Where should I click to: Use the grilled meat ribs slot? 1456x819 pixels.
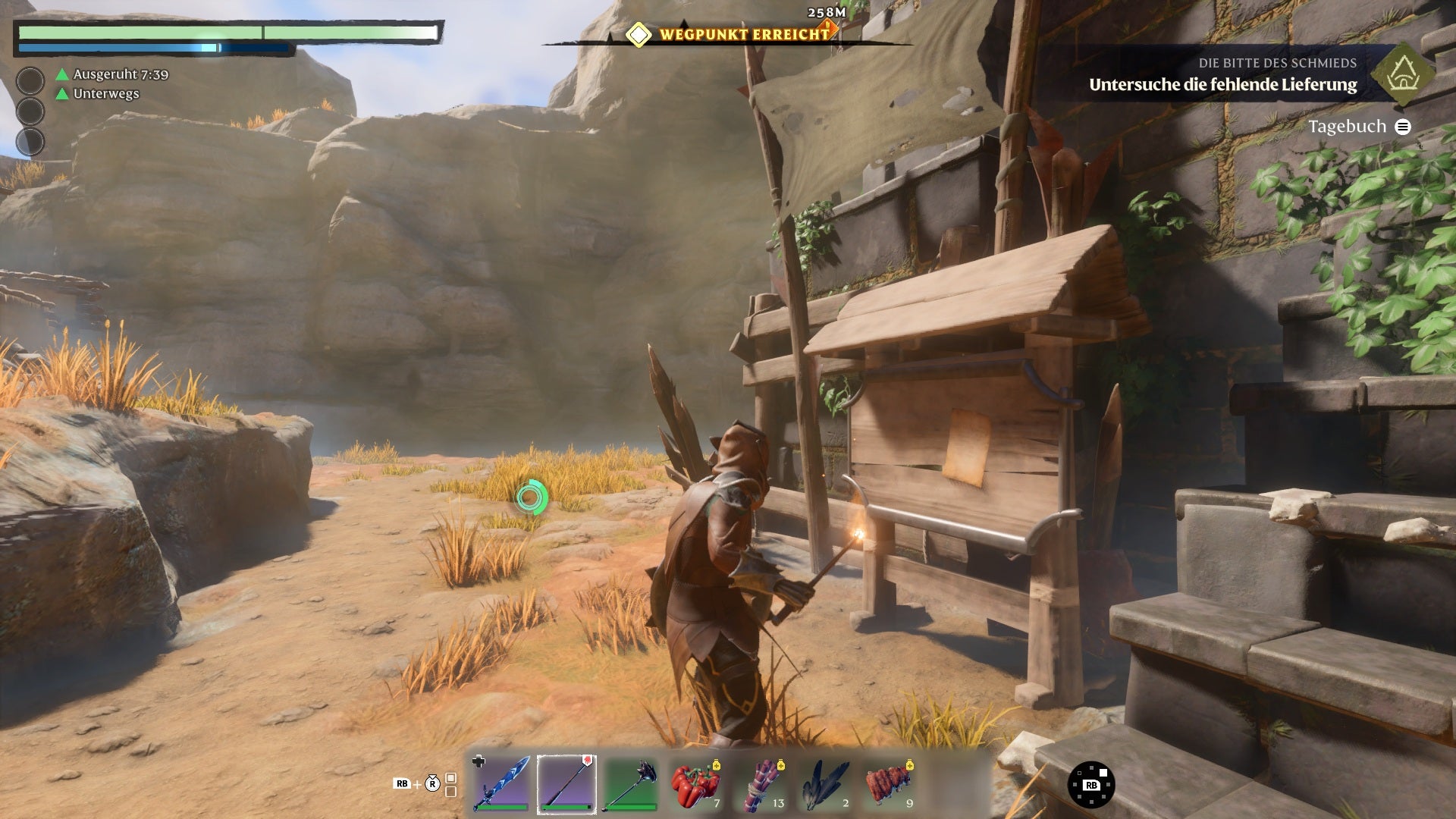(890, 783)
